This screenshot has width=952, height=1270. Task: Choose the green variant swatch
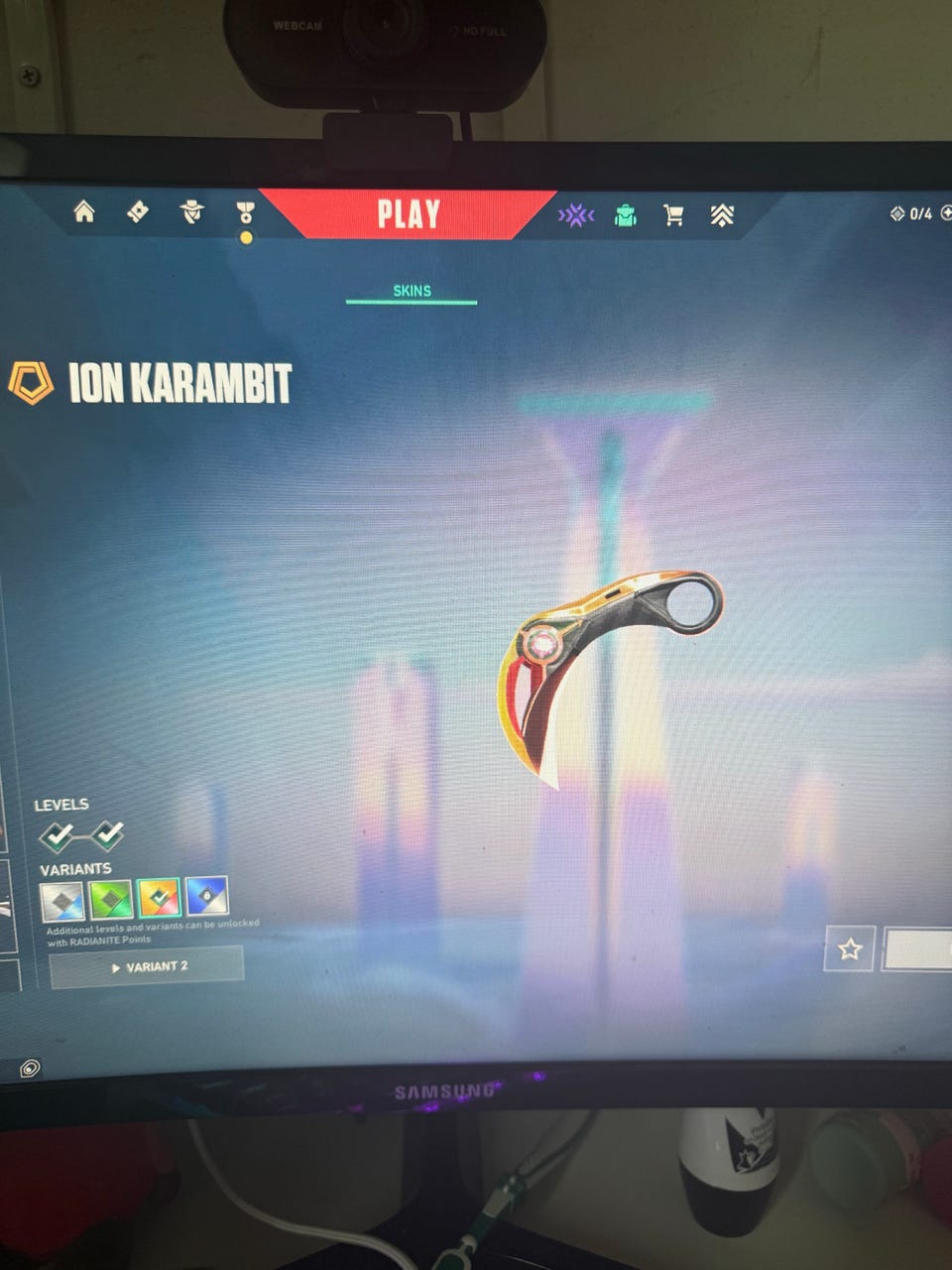coord(110,899)
